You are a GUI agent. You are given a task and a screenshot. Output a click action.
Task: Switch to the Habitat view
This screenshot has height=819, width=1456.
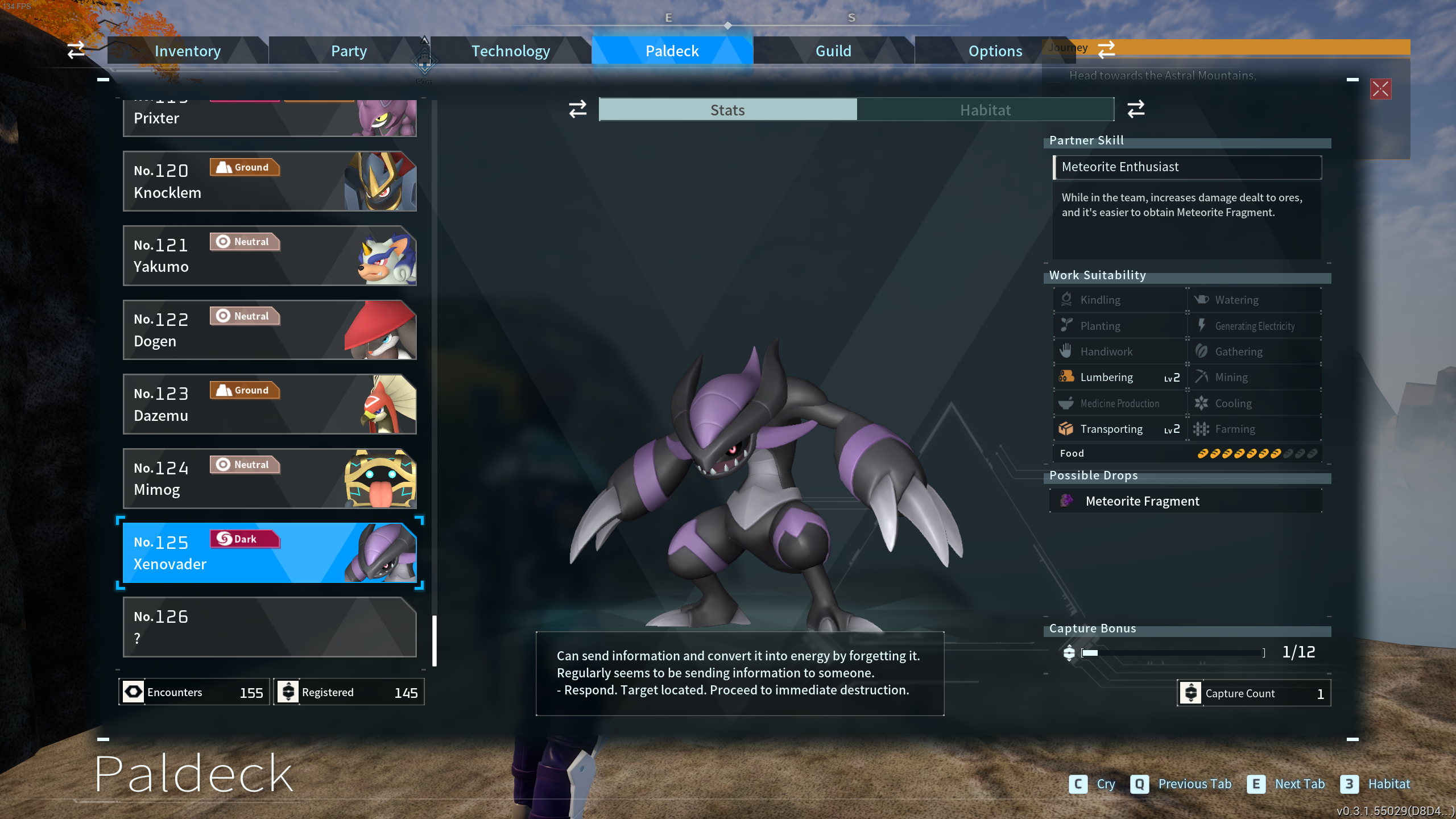point(985,110)
